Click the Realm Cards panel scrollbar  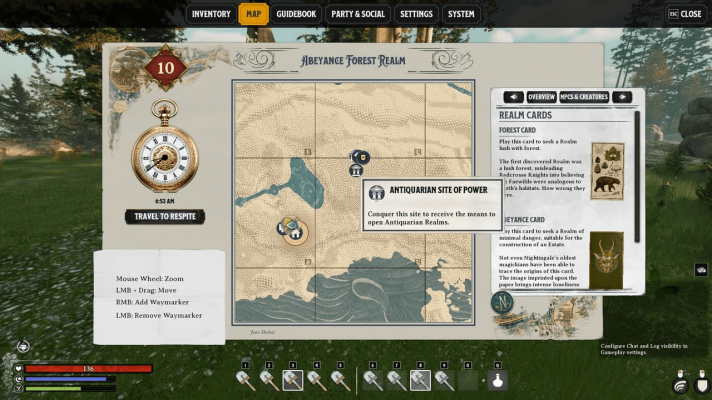click(637, 200)
